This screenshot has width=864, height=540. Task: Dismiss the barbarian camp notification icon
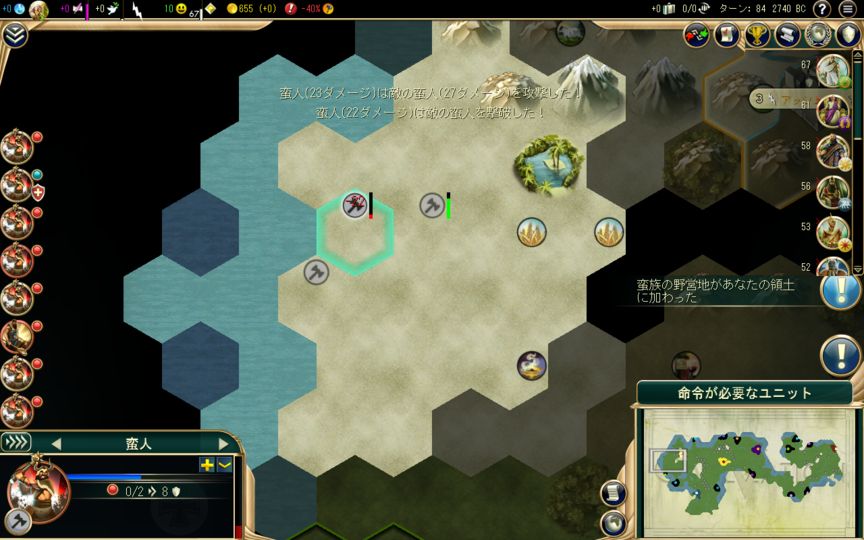[x=840, y=289]
